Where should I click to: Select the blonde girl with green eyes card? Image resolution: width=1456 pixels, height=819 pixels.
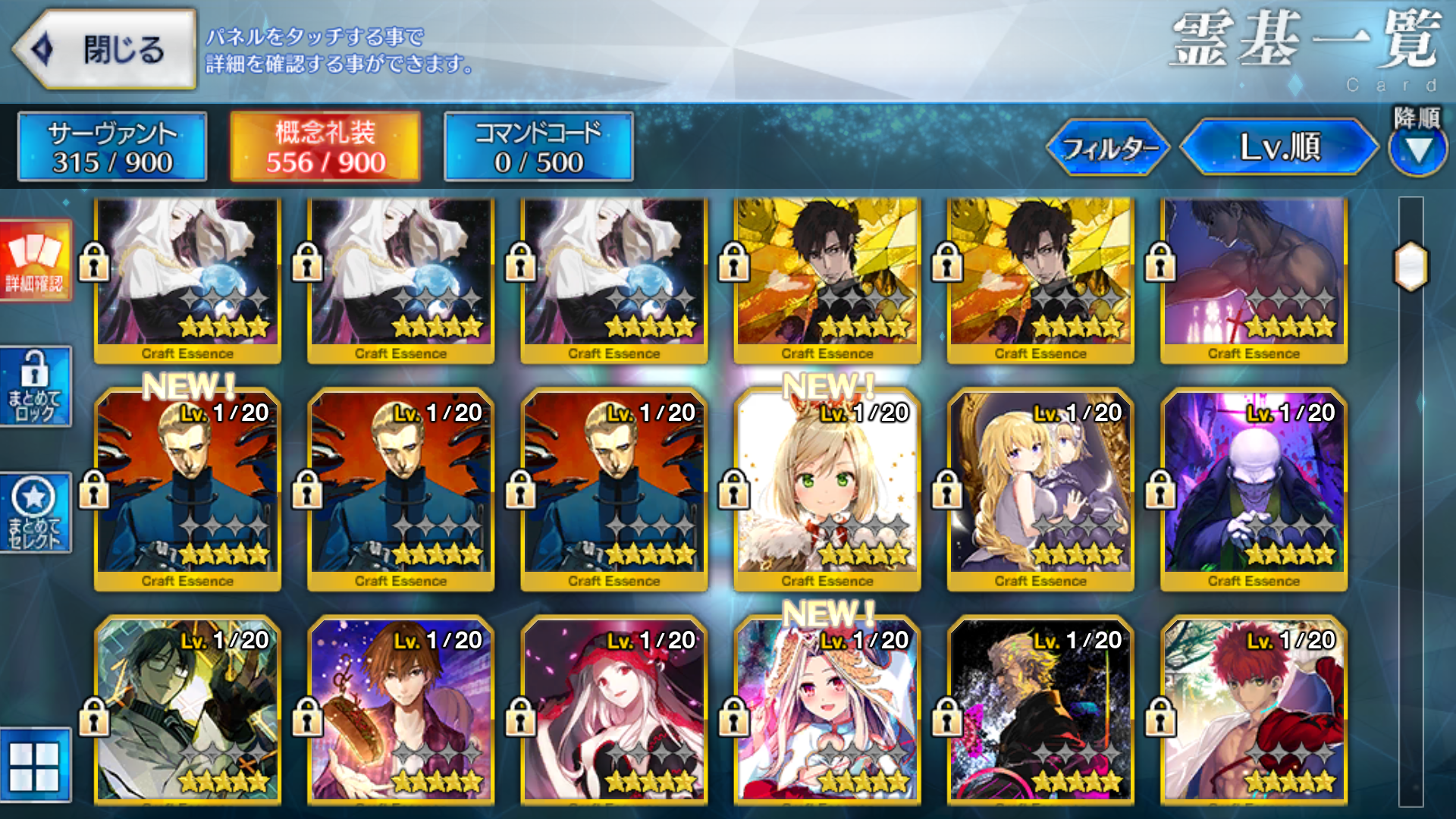(x=827, y=489)
